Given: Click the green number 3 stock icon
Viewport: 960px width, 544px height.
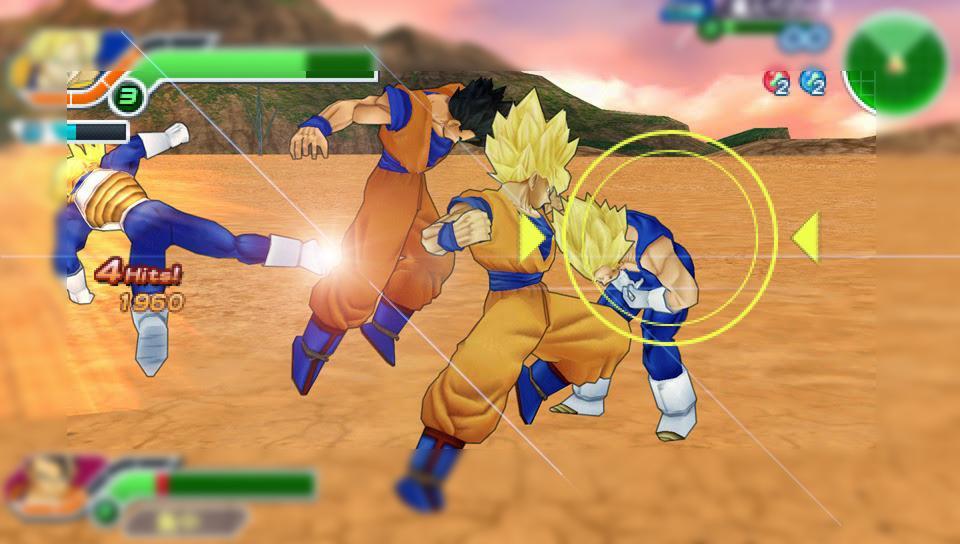Looking at the screenshot, I should (127, 98).
